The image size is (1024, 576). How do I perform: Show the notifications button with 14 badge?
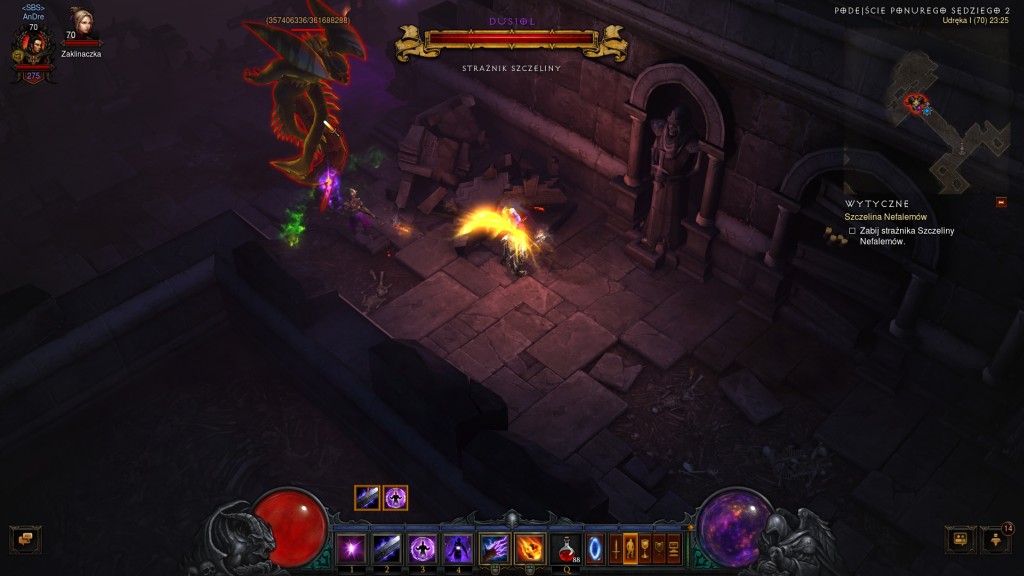(x=995, y=540)
